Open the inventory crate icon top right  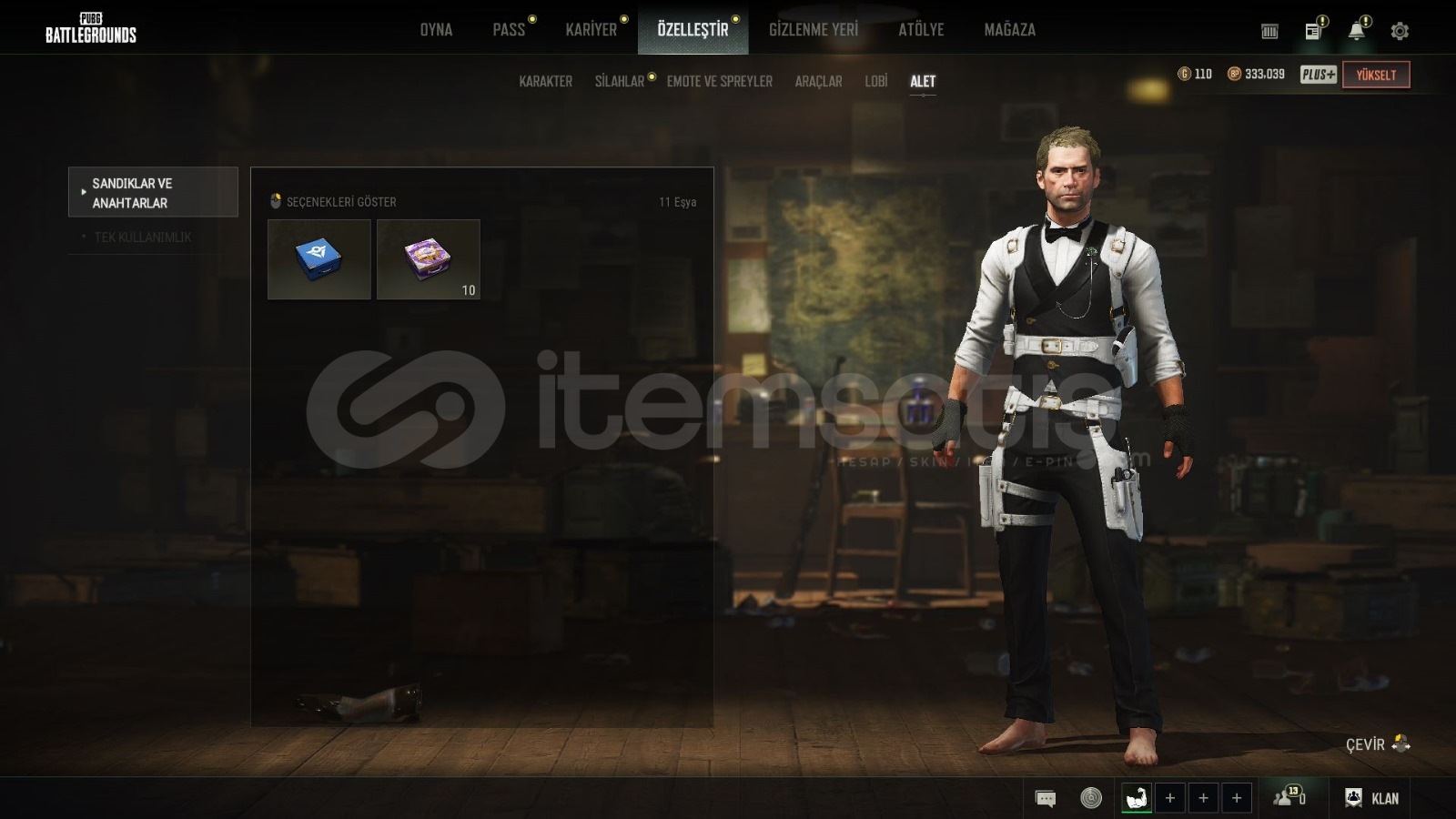point(1269,28)
